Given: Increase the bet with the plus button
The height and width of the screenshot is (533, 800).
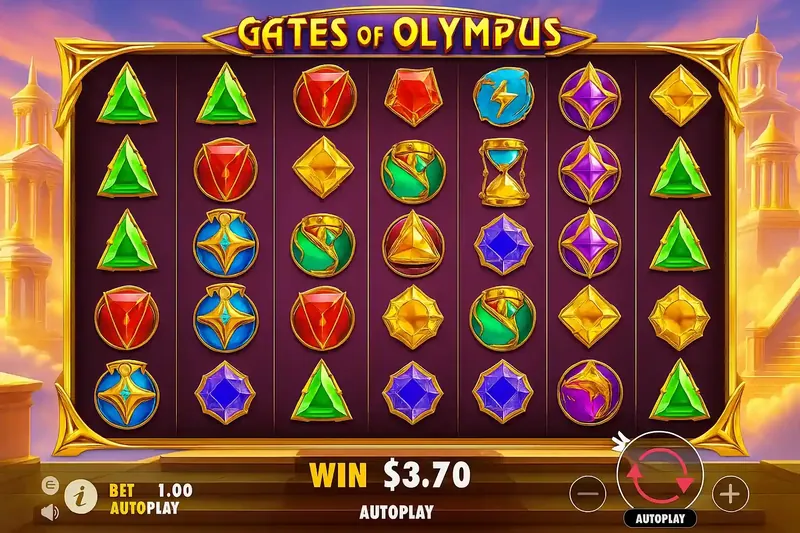Looking at the screenshot, I should click(730, 493).
